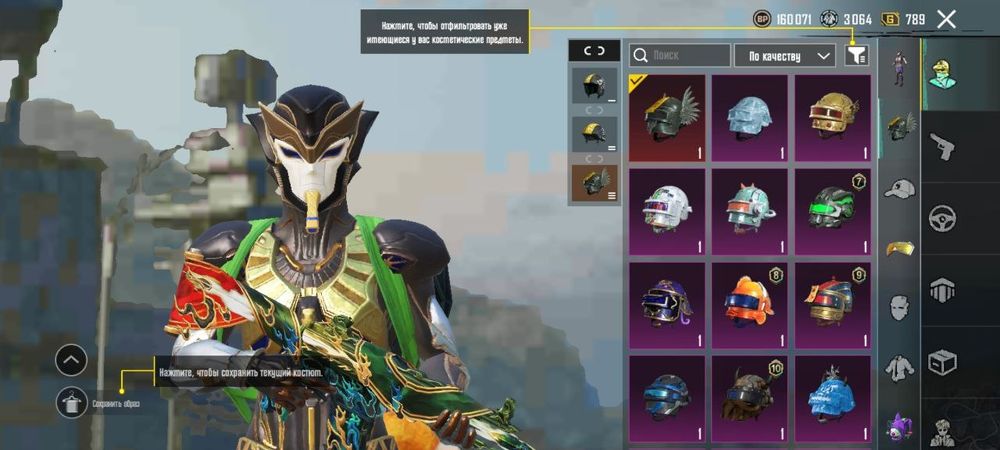Image resolution: width=1000 pixels, height=450 pixels.
Task: Open the По качеству sort dropdown
Action: tap(784, 56)
